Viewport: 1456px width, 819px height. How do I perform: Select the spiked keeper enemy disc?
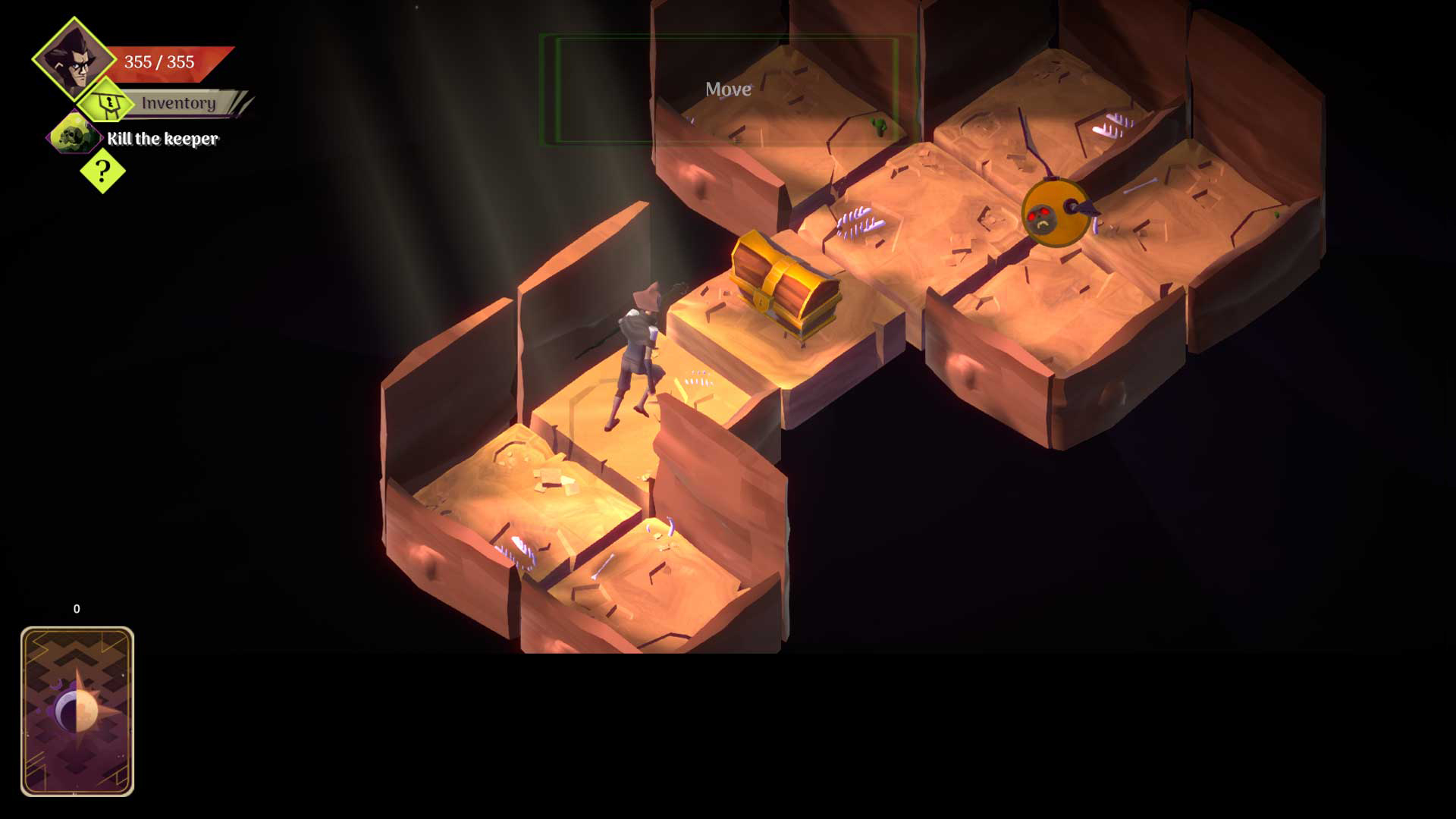[1054, 212]
